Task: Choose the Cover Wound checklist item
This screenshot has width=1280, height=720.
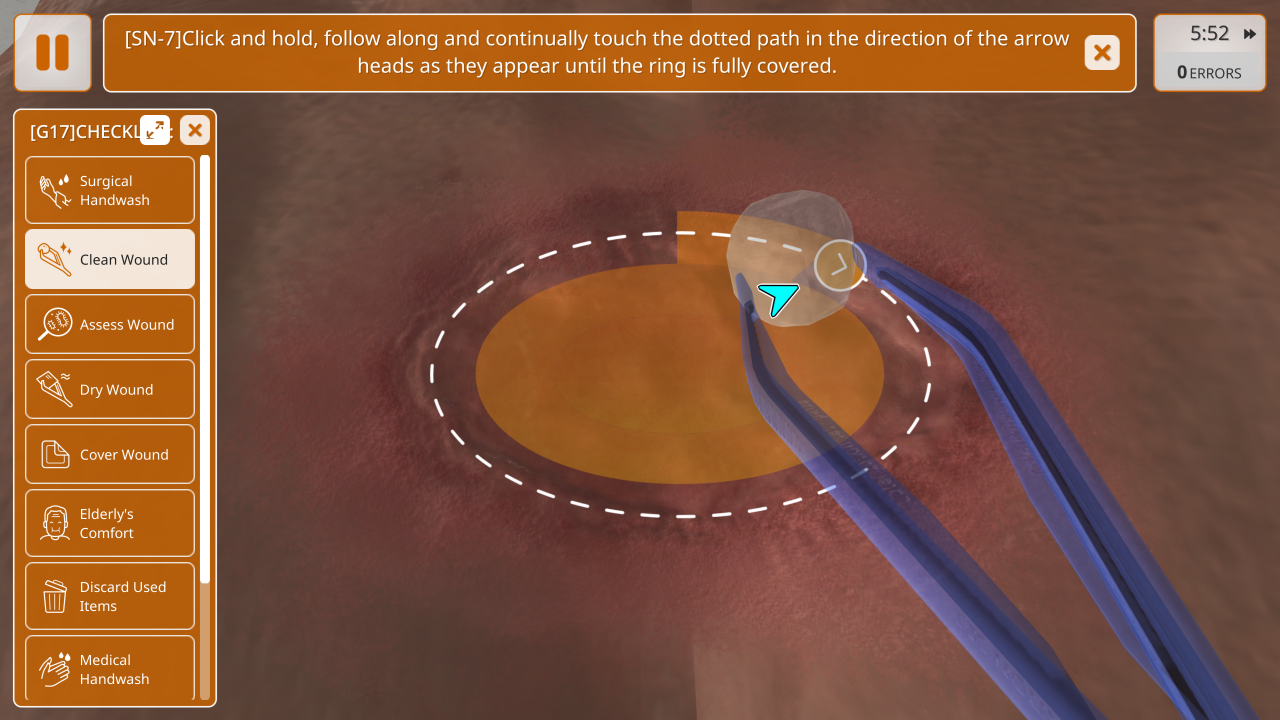Action: coord(110,454)
